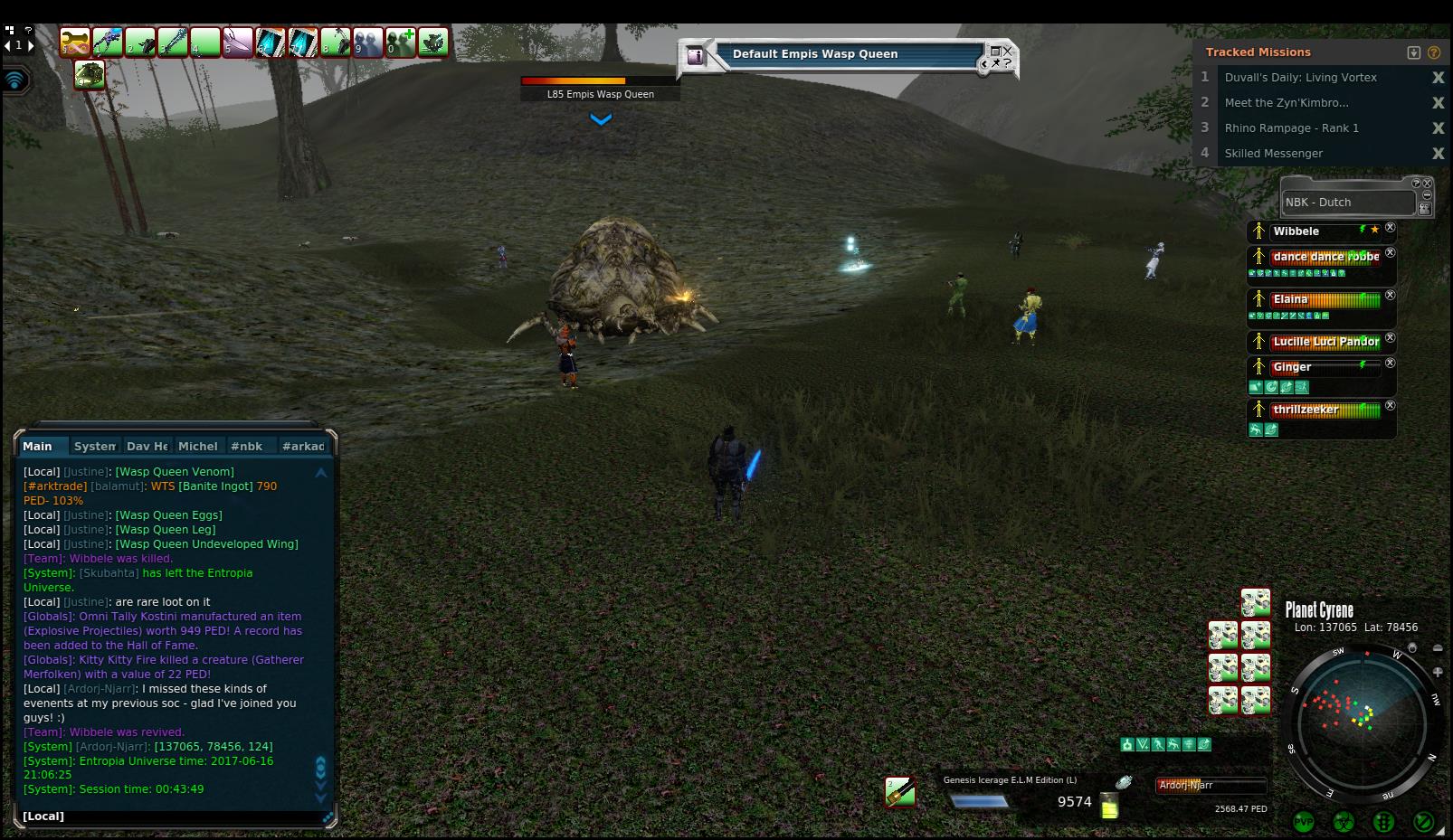Remove Duvall's Daily: Living Vortex from tracking
Viewport: 1453px width, 840px height.
[1438, 78]
